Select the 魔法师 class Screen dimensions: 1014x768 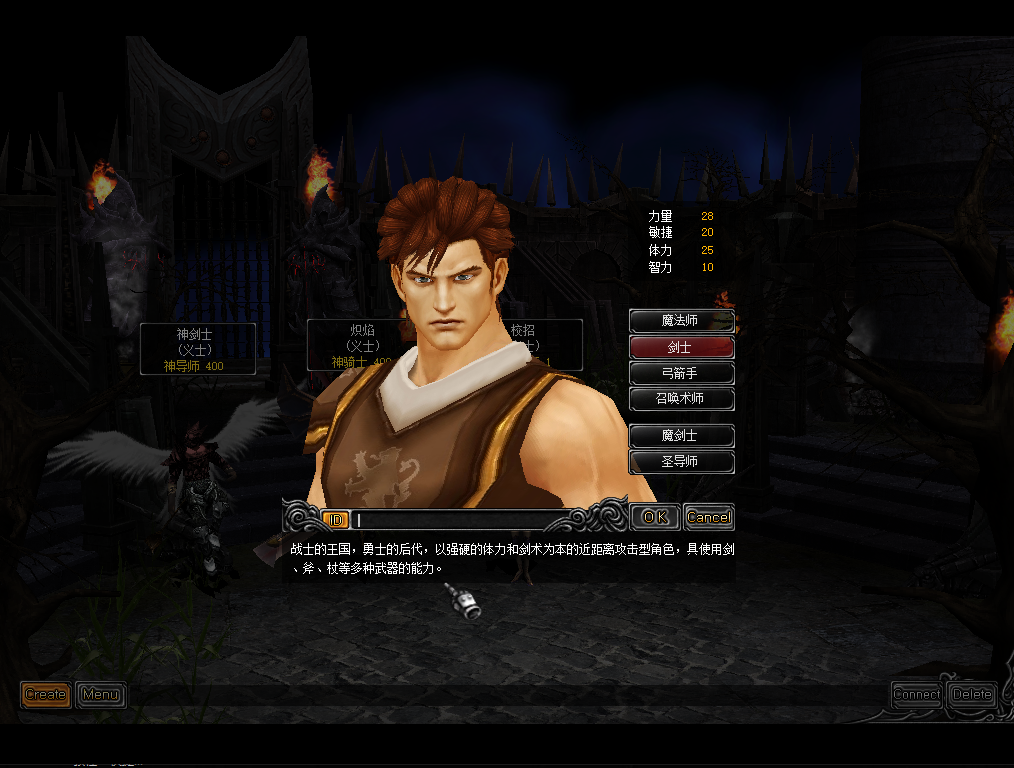[x=681, y=321]
